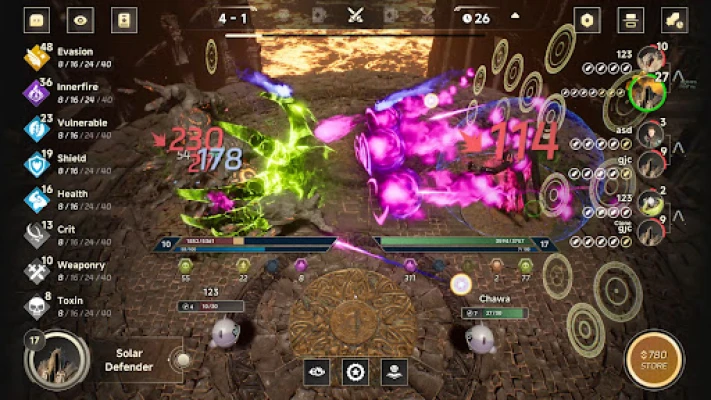Open the card collection icon
The image size is (711, 400).
[124, 19]
